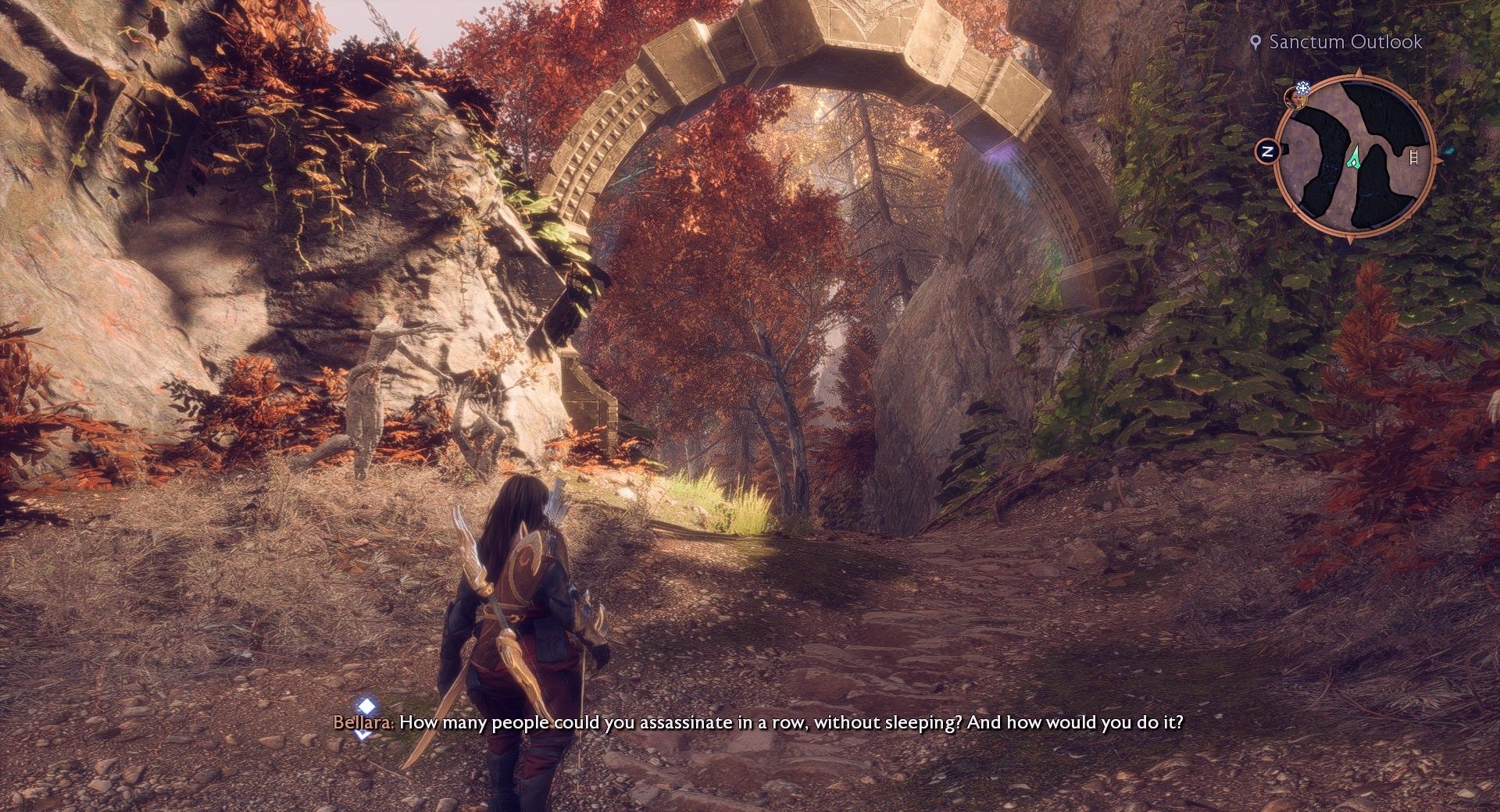Click the north compass indicator on the minimap
This screenshot has height=812, width=1500.
[1267, 151]
